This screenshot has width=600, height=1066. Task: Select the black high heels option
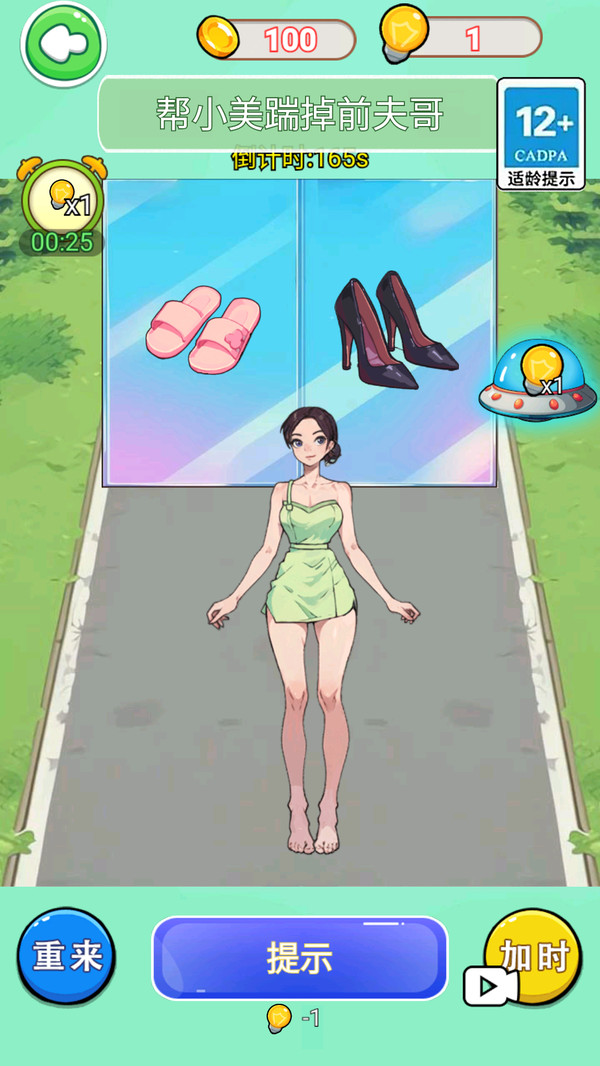click(394, 331)
